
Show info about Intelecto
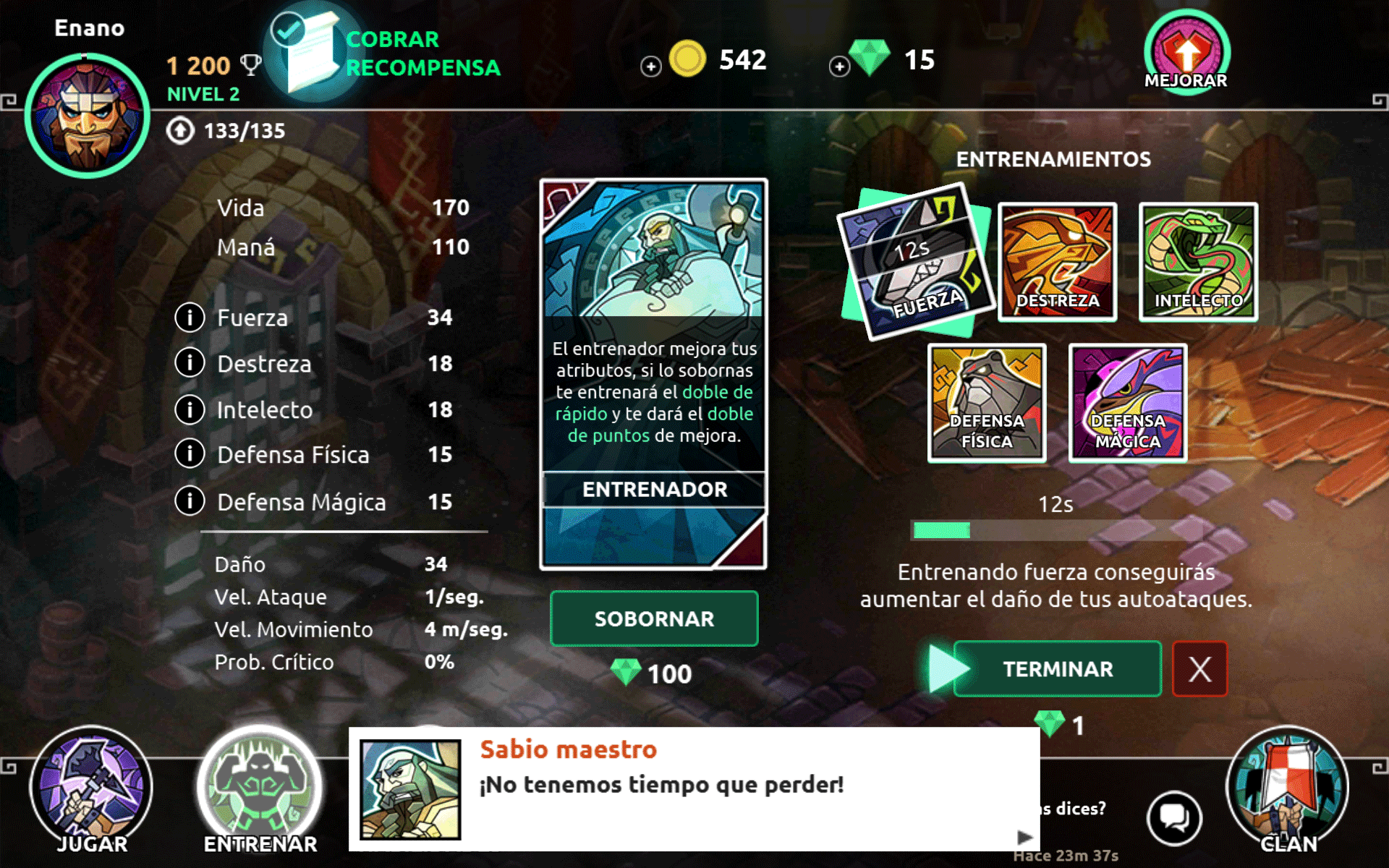(190, 409)
